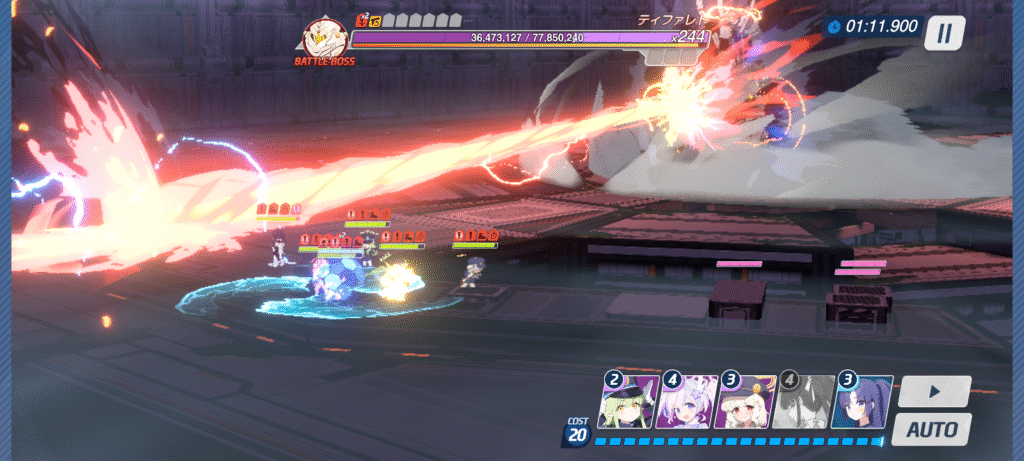The height and width of the screenshot is (461, 1024).
Task: Toggle AUTO battle mode
Action: (932, 430)
